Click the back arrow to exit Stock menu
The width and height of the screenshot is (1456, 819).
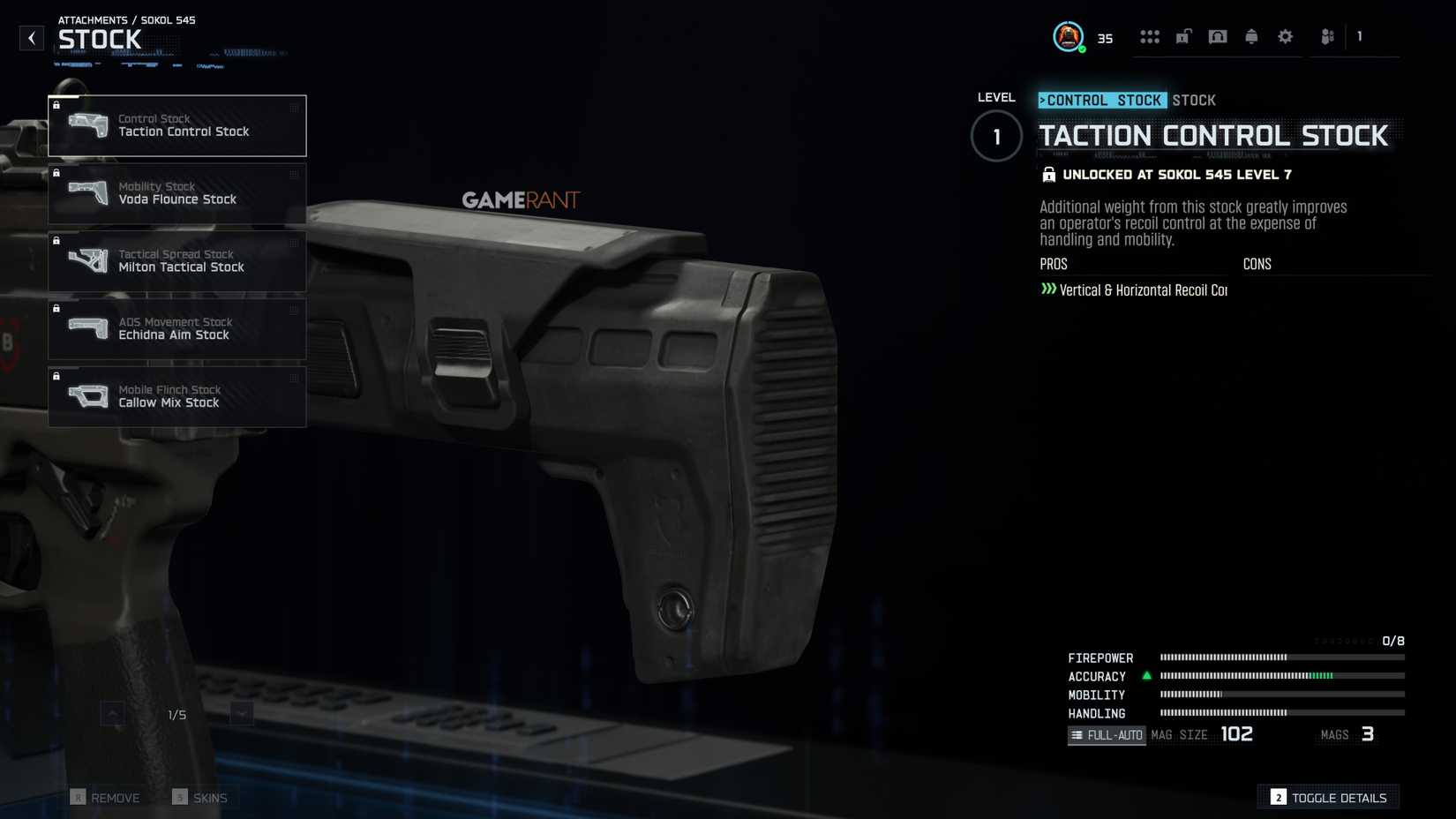(x=32, y=37)
